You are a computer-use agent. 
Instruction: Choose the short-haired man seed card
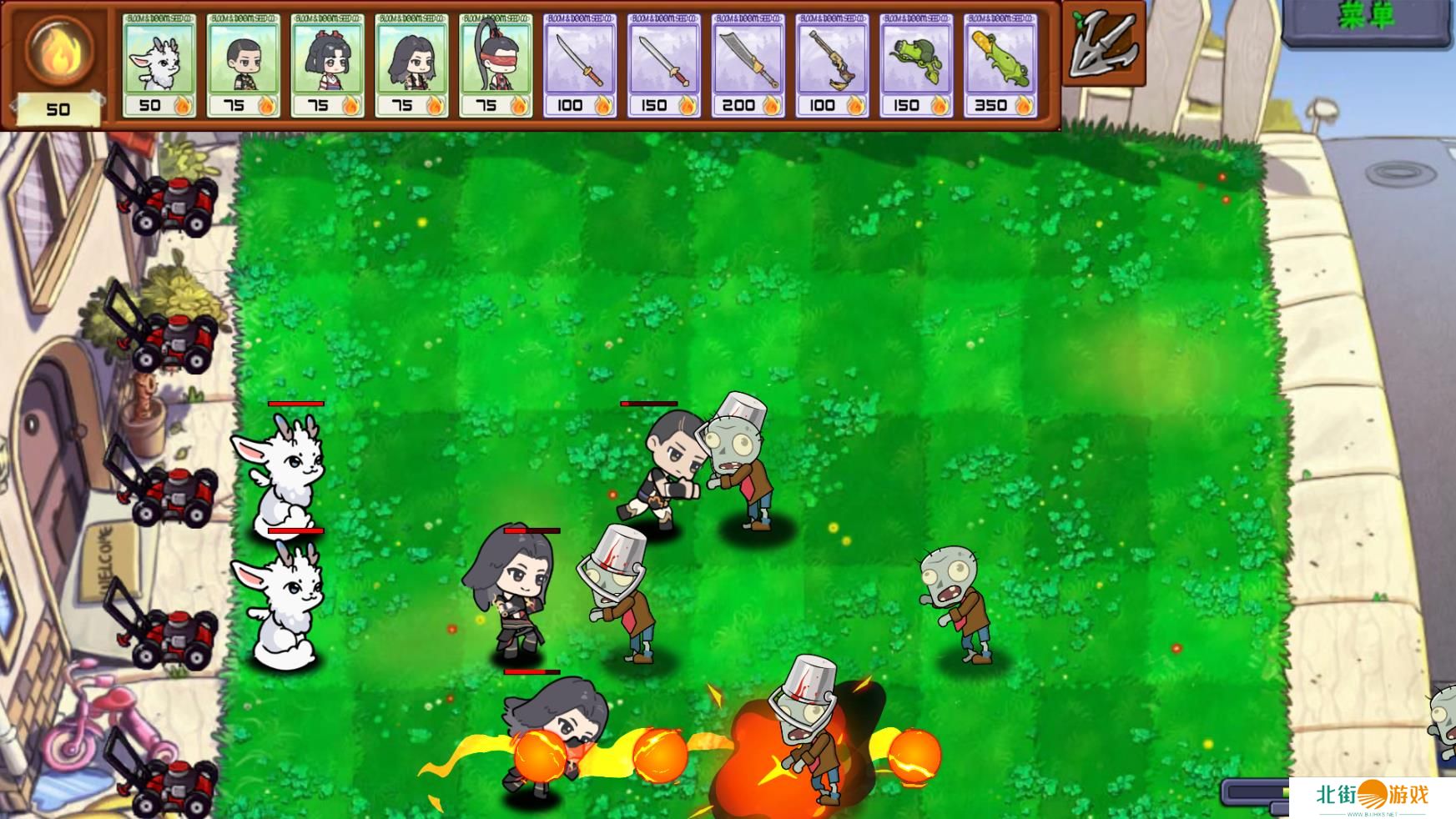(x=243, y=65)
